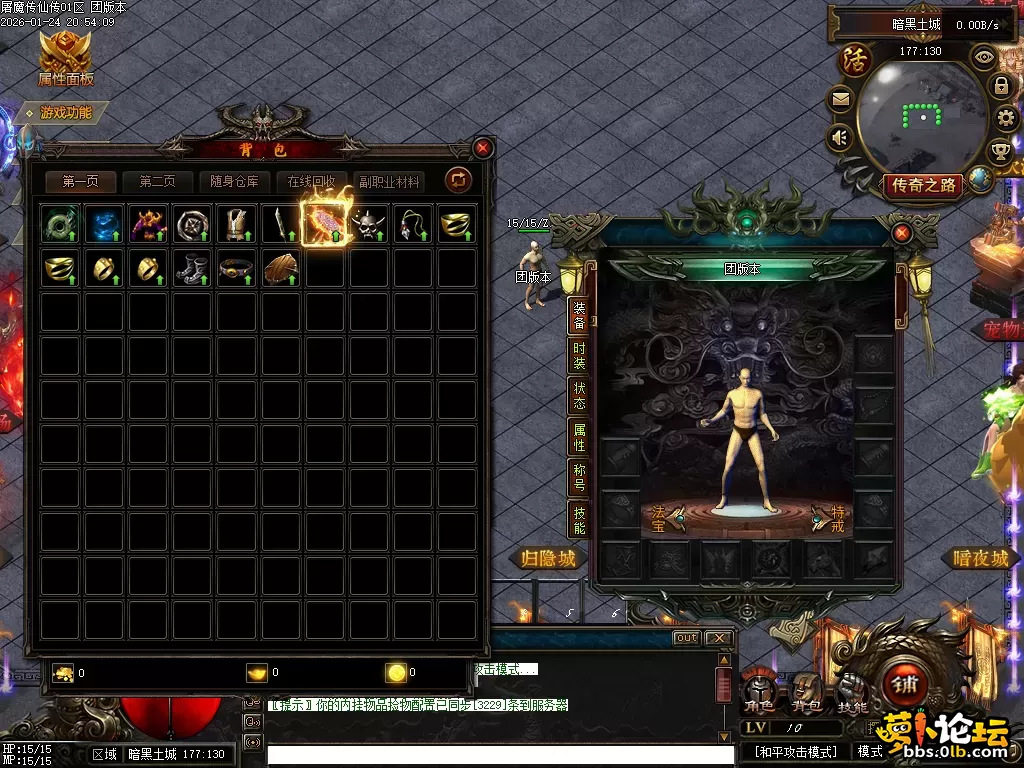This screenshot has width=1024, height=768.
Task: Open settings via the gear icon
Action: 1006,119
